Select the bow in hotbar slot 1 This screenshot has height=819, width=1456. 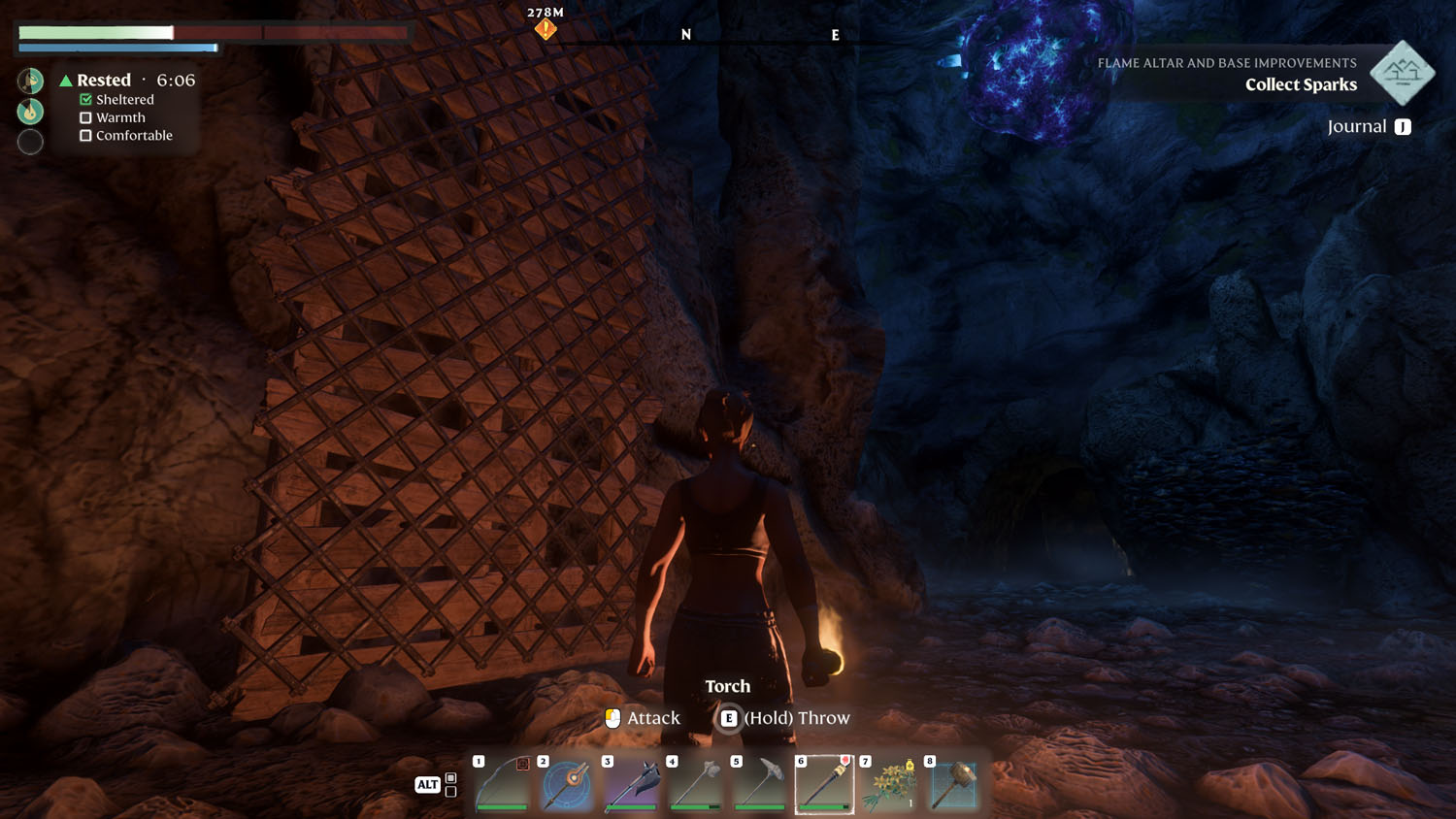501,784
